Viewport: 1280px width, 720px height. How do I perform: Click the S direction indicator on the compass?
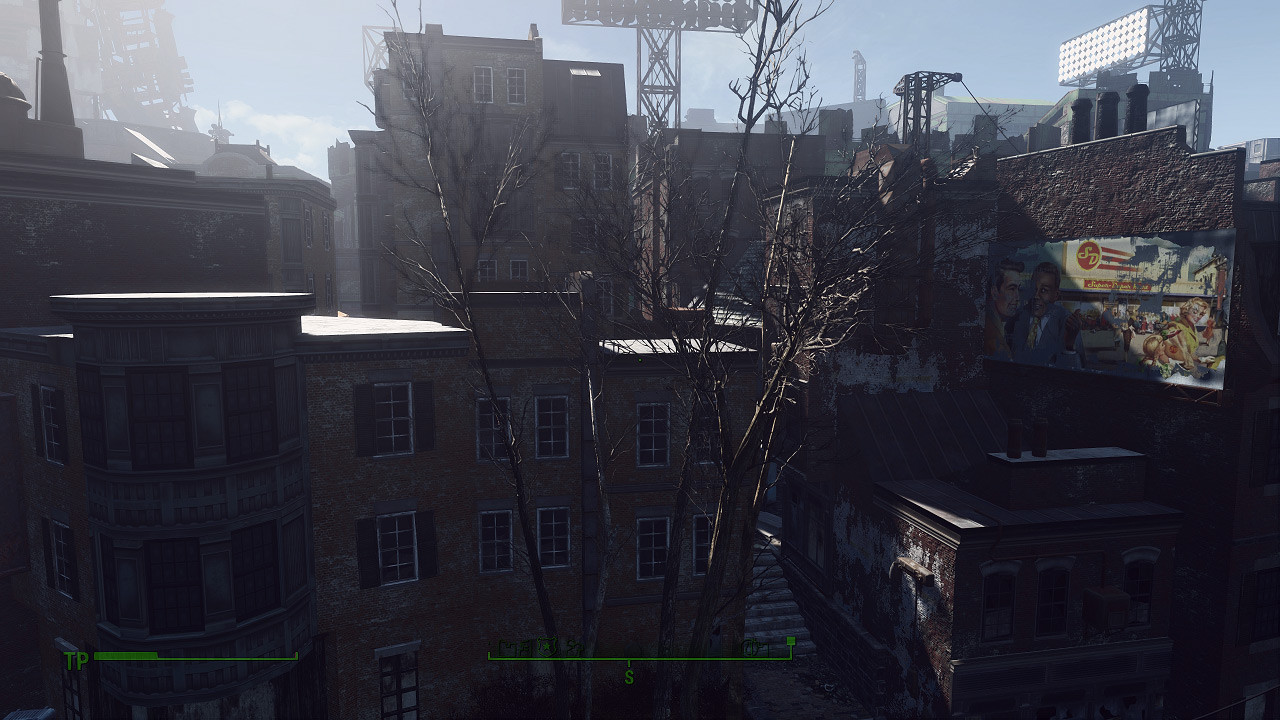pyautogui.click(x=629, y=675)
